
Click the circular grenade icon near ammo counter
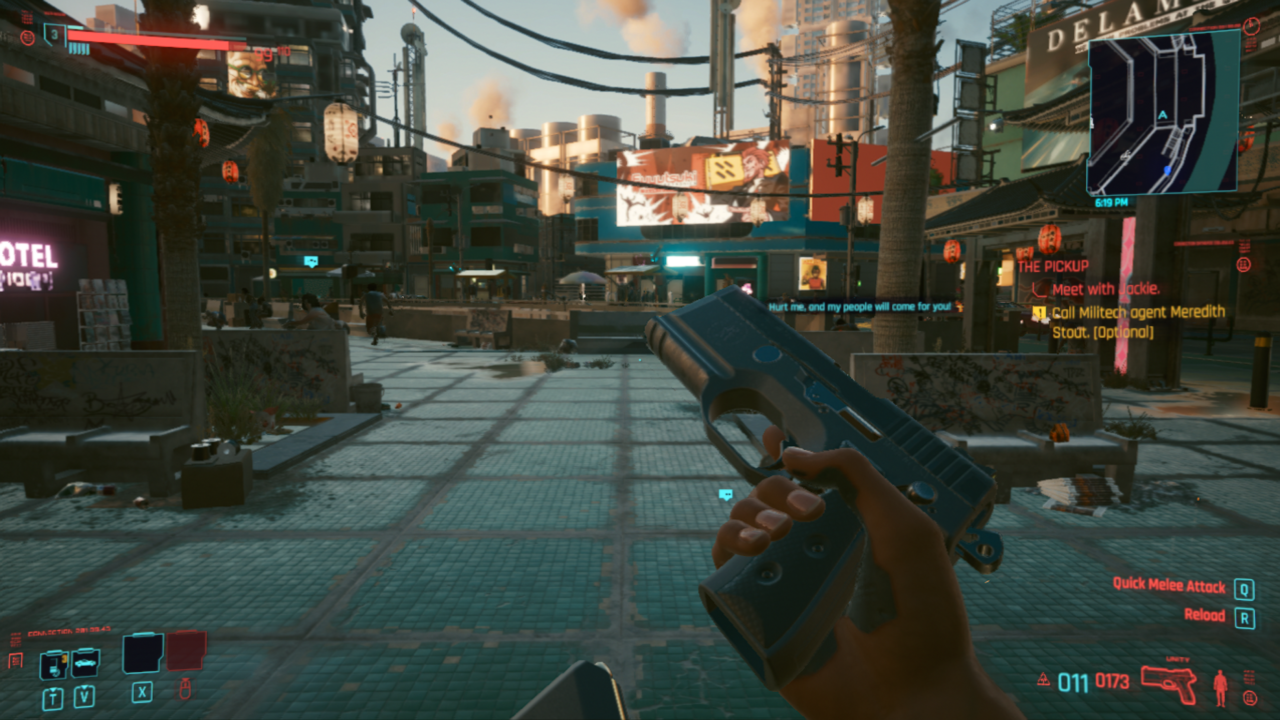click(x=1250, y=698)
